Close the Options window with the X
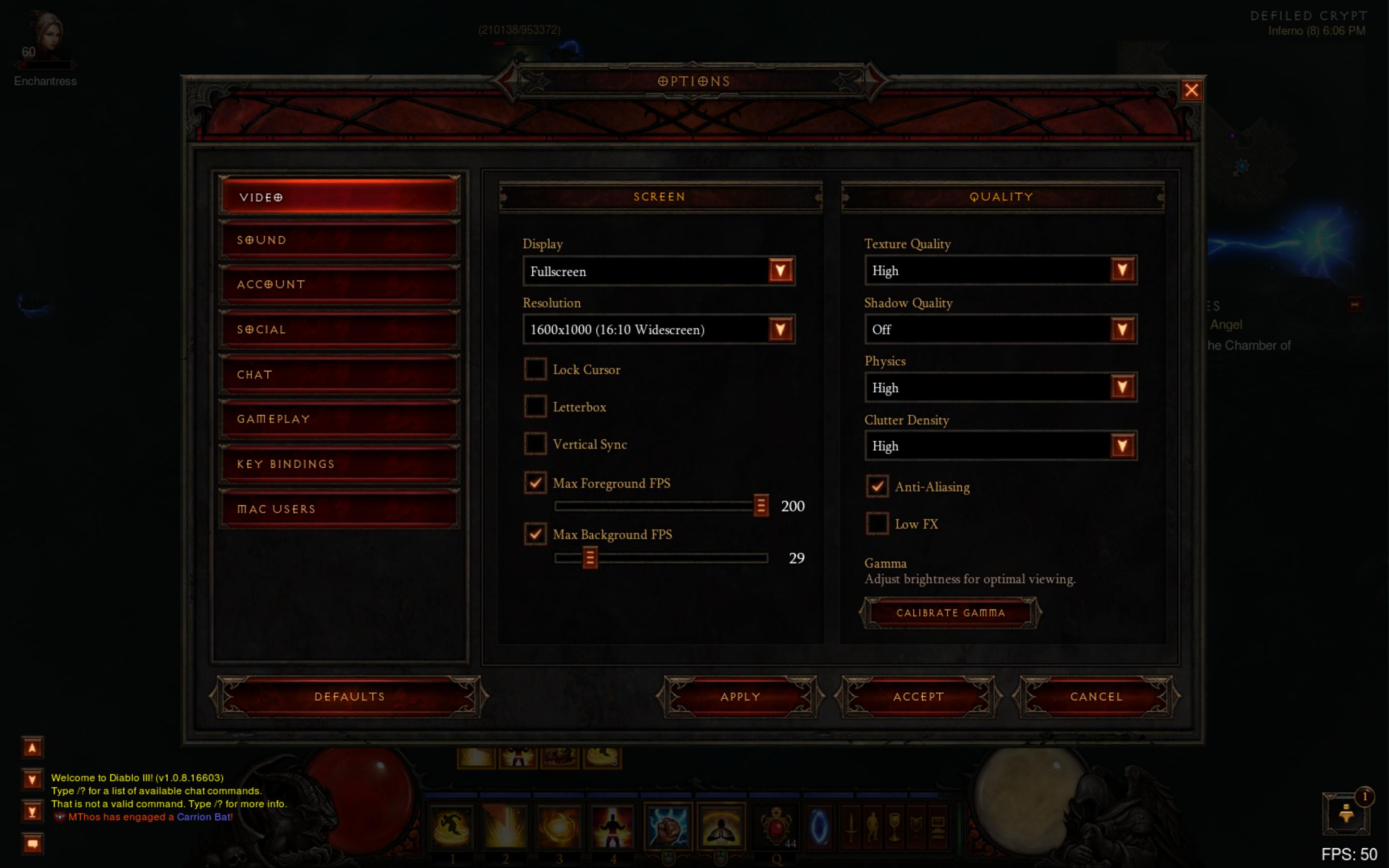The image size is (1389, 868). coord(1191,90)
